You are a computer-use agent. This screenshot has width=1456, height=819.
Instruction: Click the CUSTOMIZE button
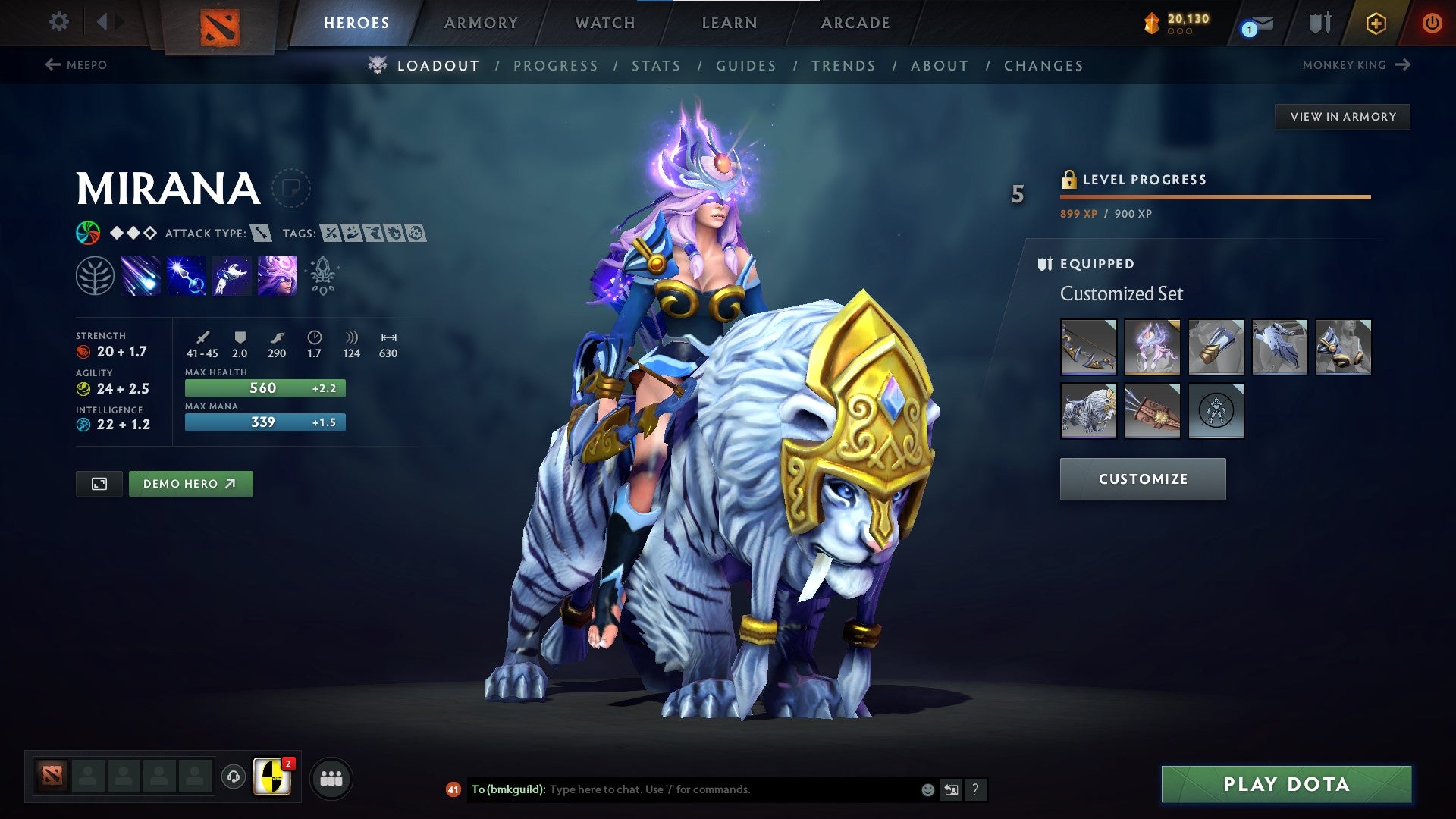point(1142,479)
